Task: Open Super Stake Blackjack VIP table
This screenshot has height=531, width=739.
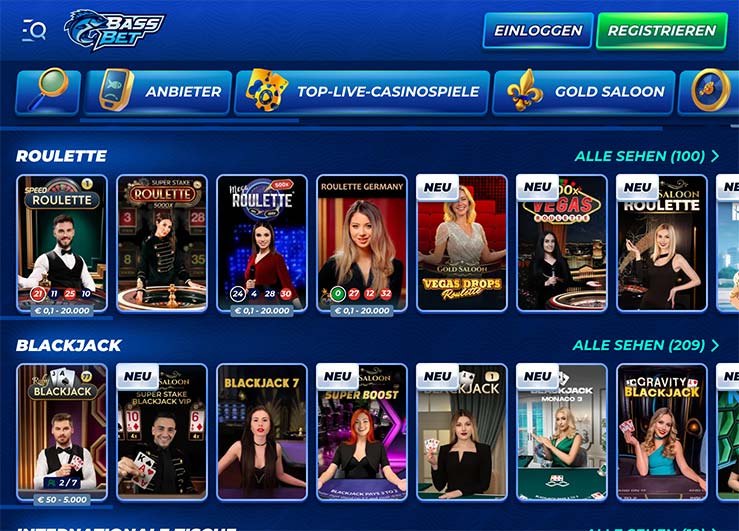Action: [x=162, y=432]
